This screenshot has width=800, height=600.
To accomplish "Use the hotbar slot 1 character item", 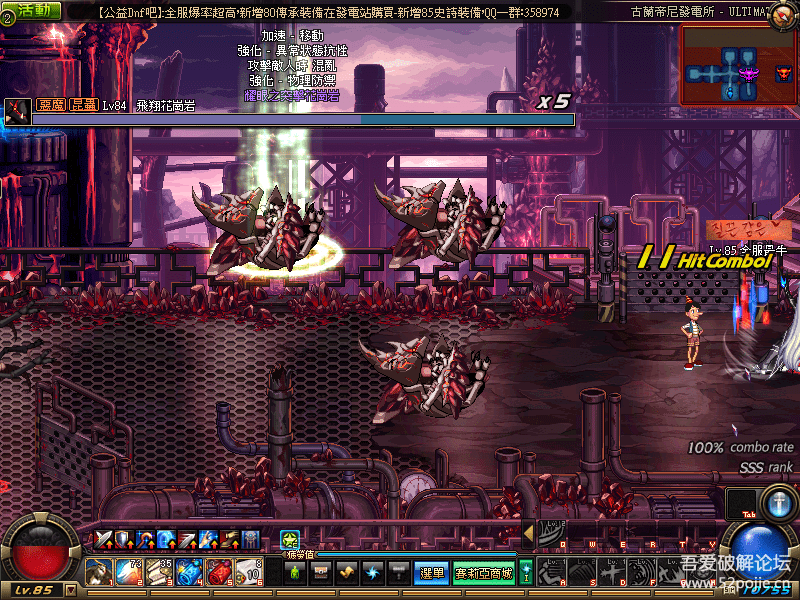I will (x=99, y=572).
